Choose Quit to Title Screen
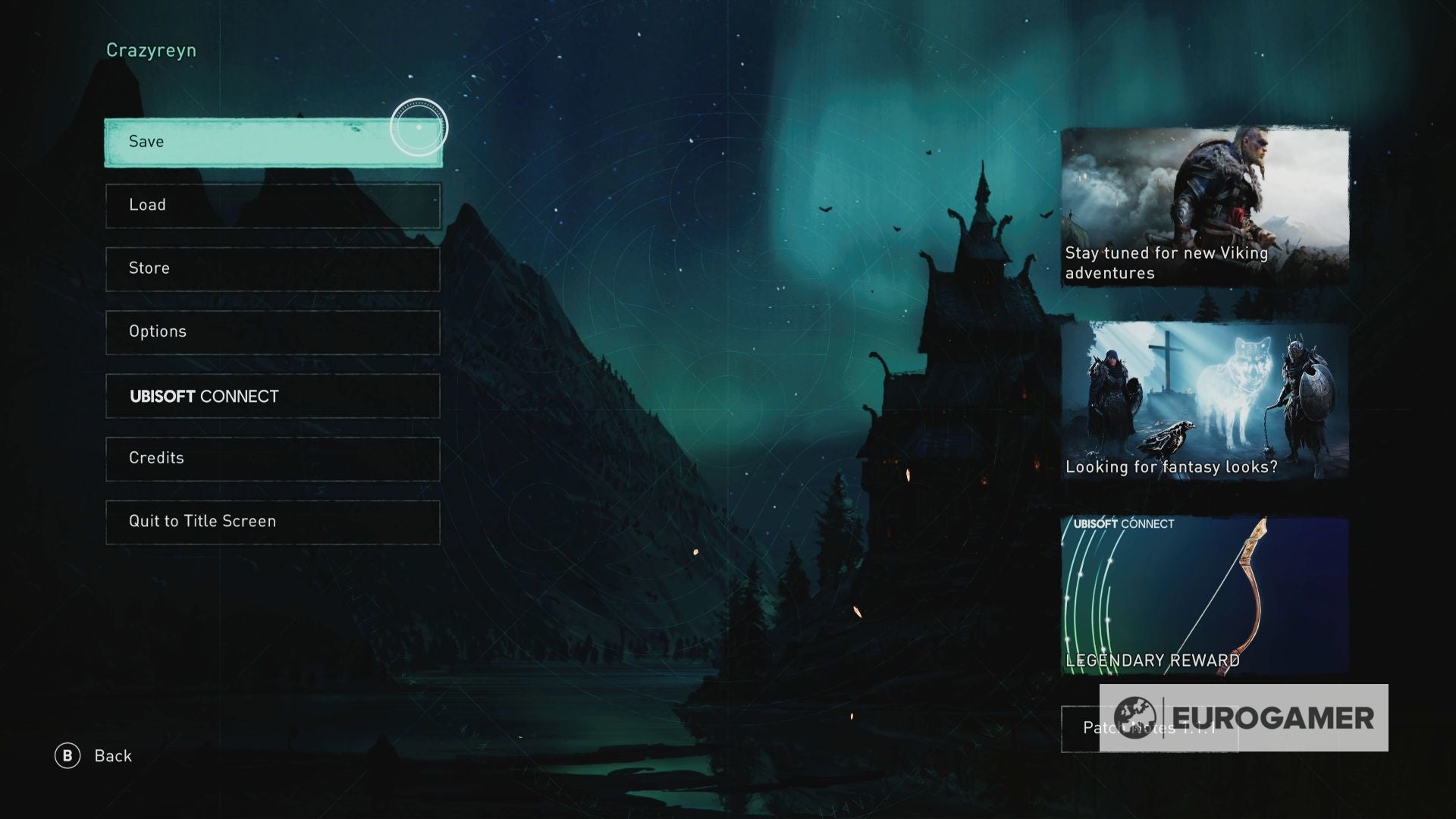Viewport: 1456px width, 819px height. [273, 521]
